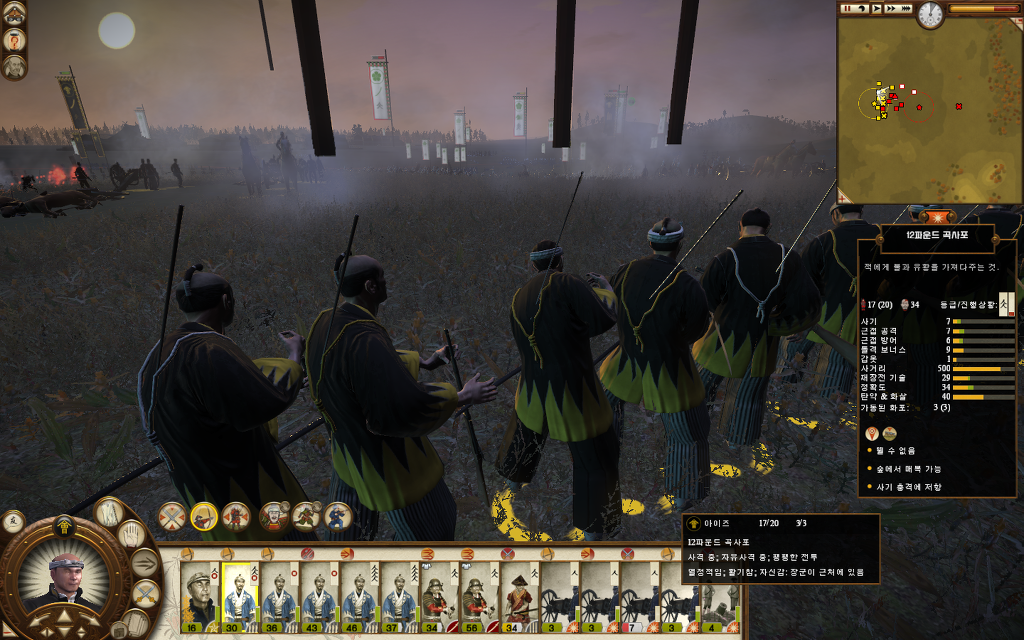The height and width of the screenshot is (640, 1024).
Task: Click the open hand halt button
Action: point(132,534)
